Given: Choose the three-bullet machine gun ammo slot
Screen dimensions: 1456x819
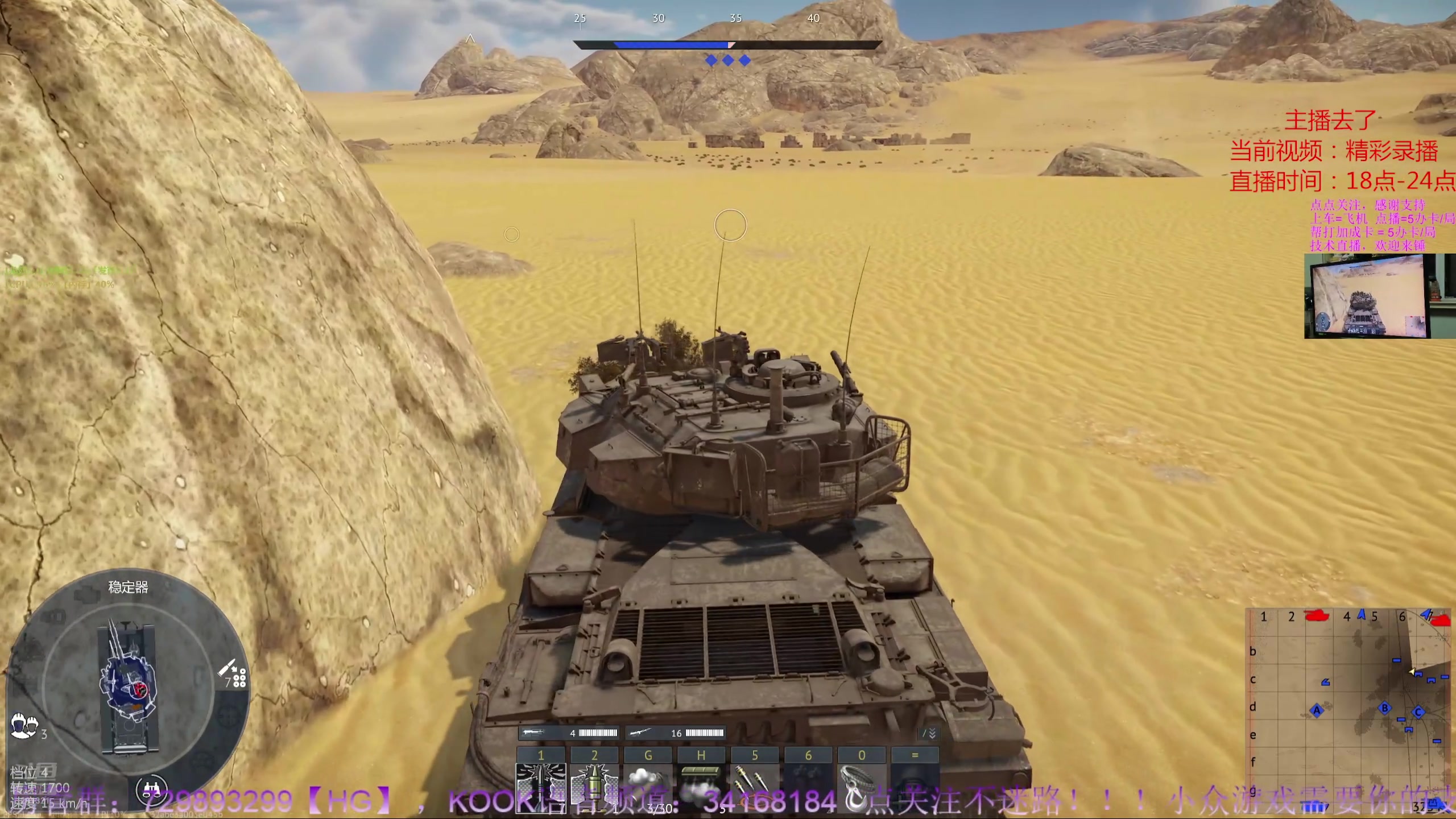Looking at the screenshot, I should pyautogui.click(x=754, y=788).
